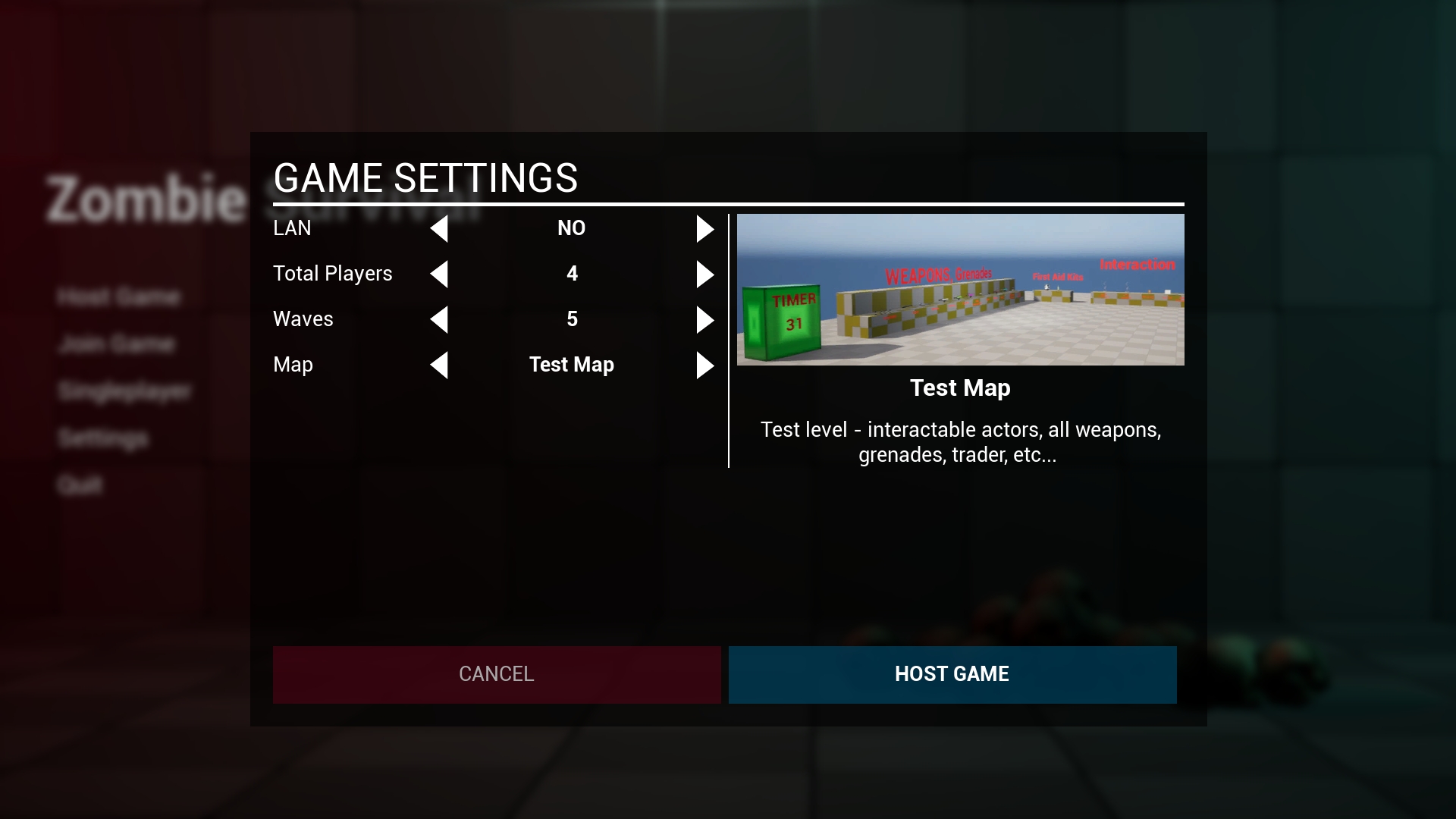Viewport: 1456px width, 819px height.
Task: Select next map with right arrow
Action: point(705,365)
